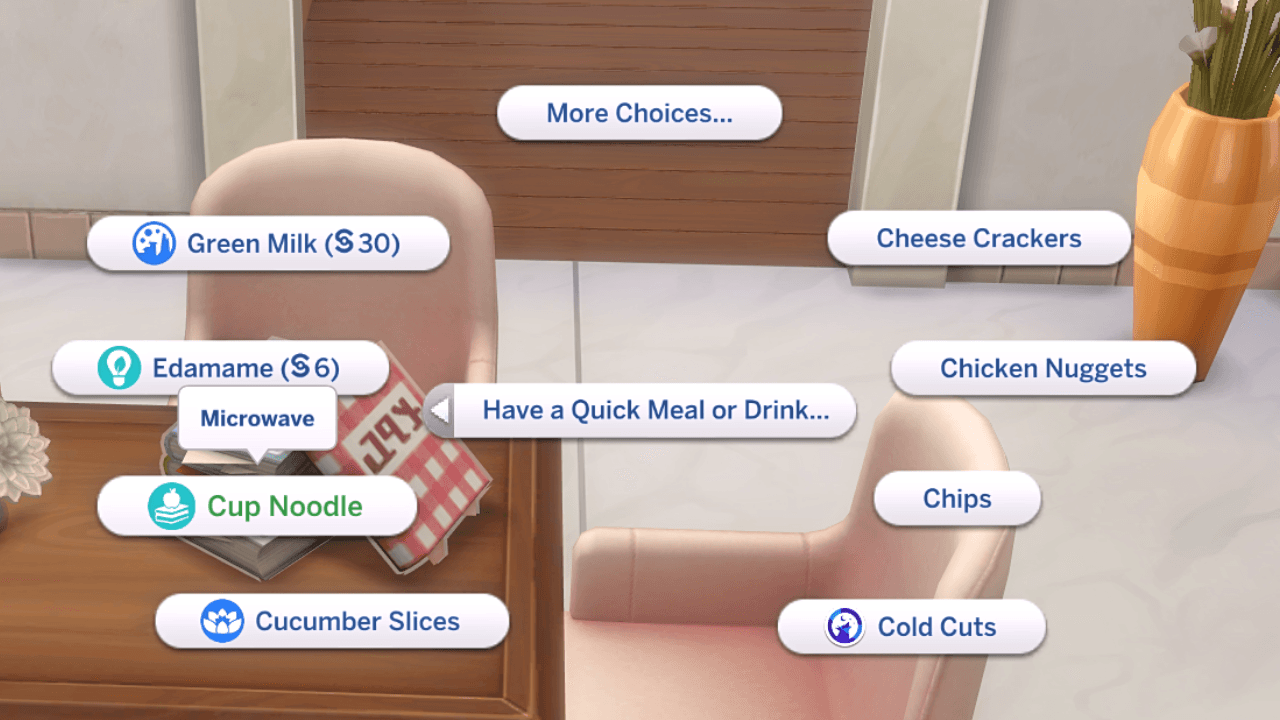Open More Choices for additional meals
This screenshot has height=720, width=1280.
tap(639, 113)
